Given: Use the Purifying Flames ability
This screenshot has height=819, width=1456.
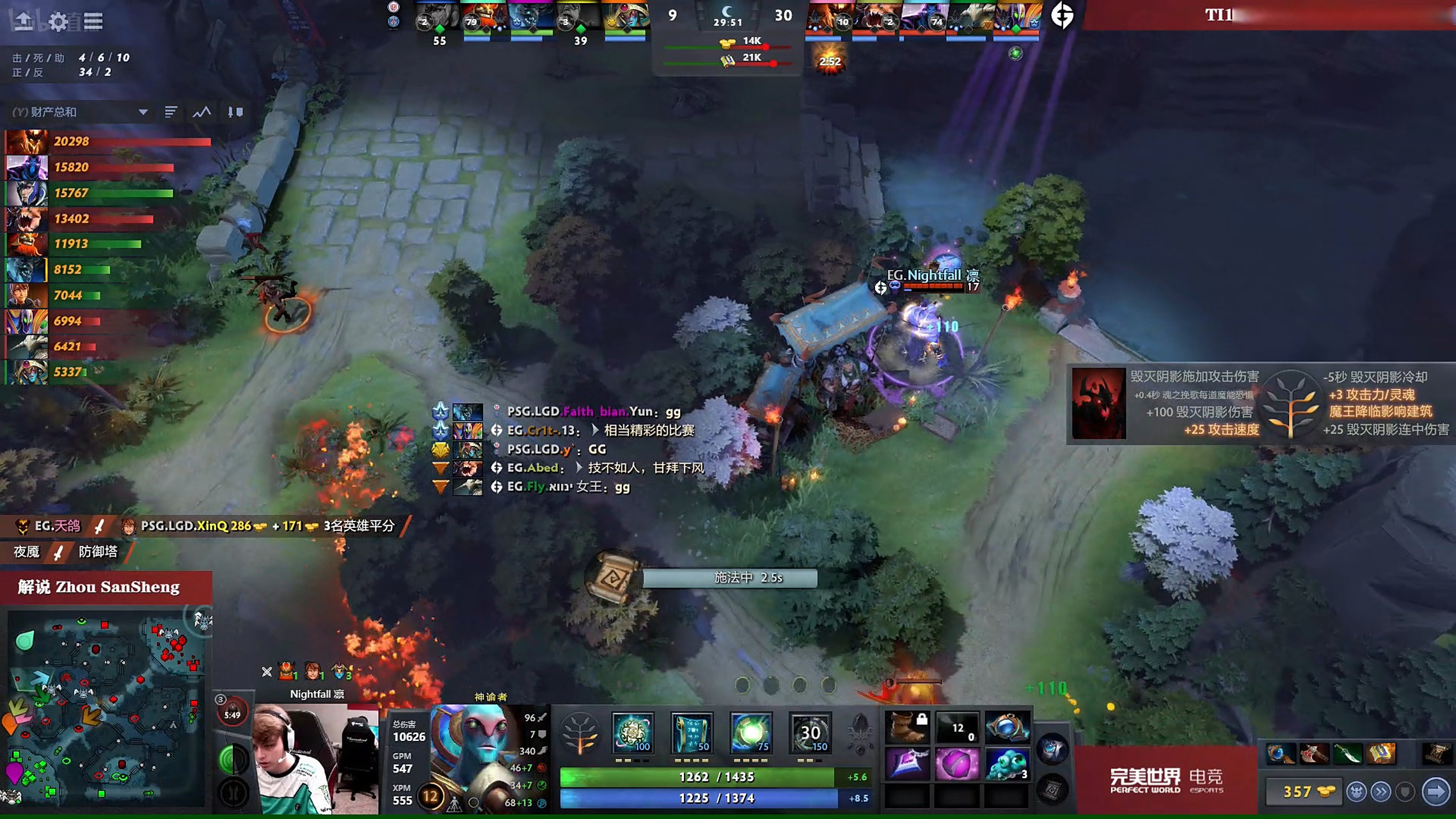Looking at the screenshot, I should 750,733.
